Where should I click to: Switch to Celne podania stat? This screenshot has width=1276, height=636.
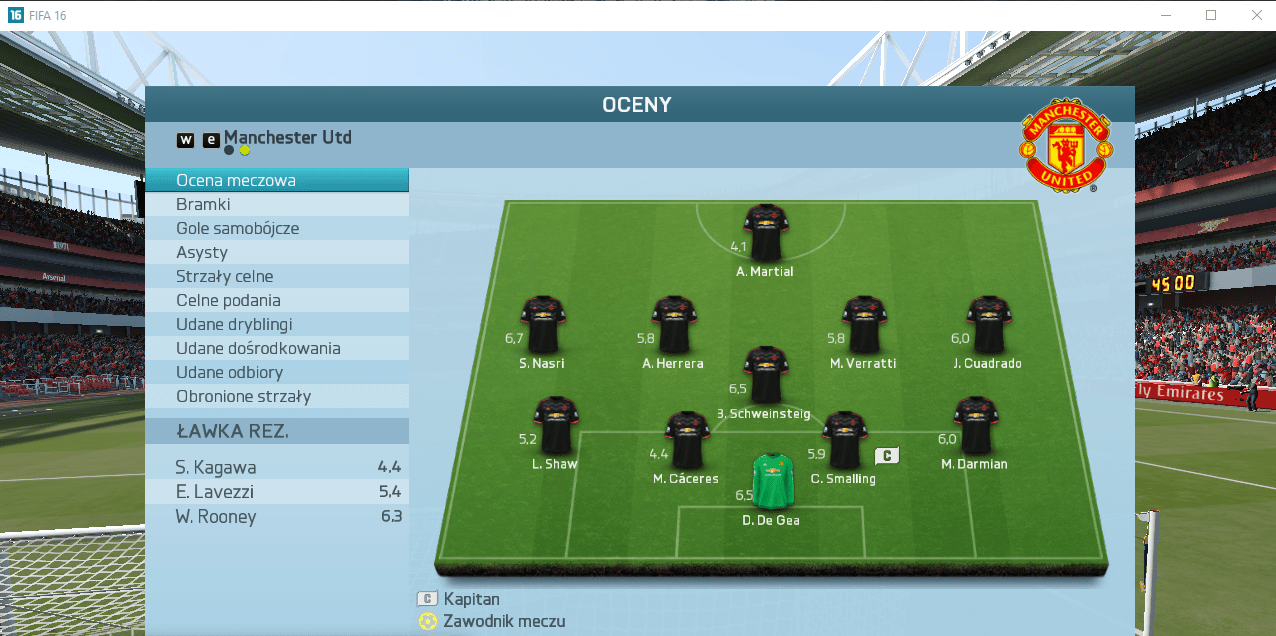point(277,300)
